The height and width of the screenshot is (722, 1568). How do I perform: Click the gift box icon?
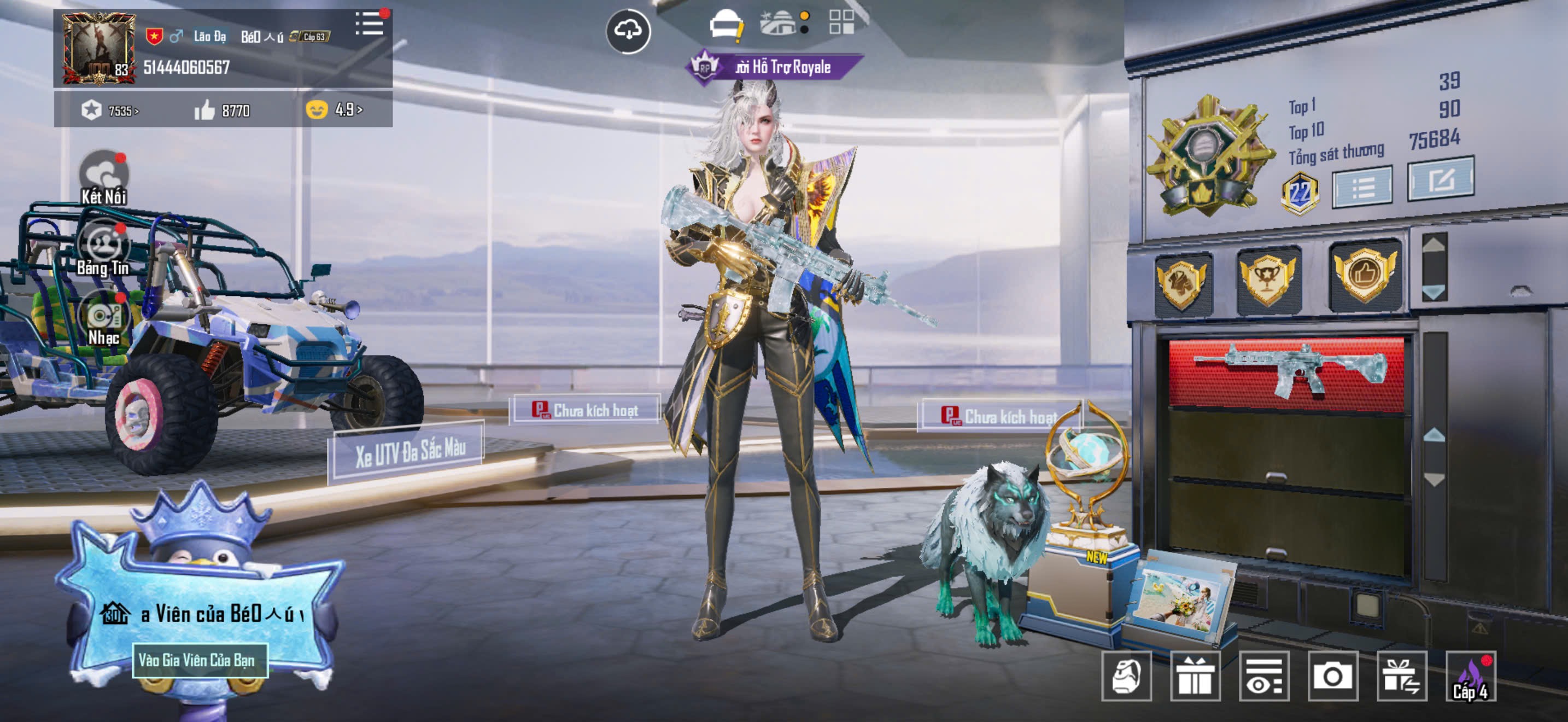coord(1195,676)
